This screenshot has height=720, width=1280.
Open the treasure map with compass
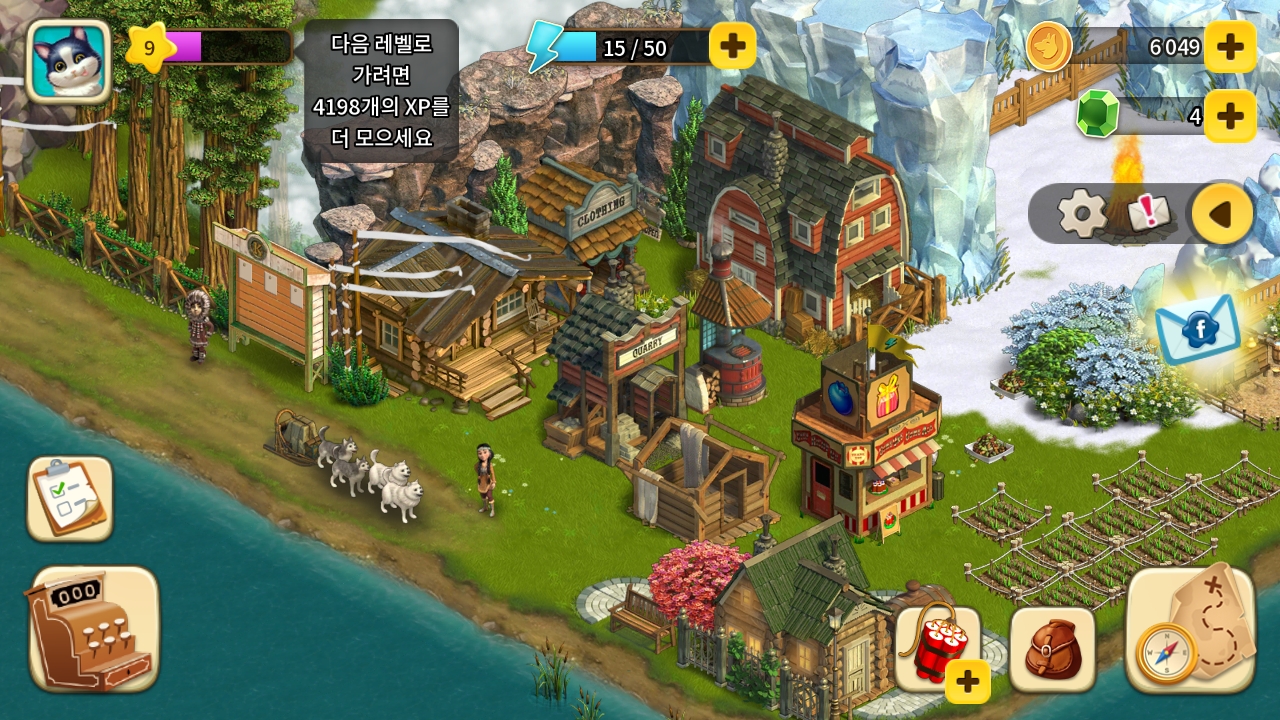(1190, 630)
